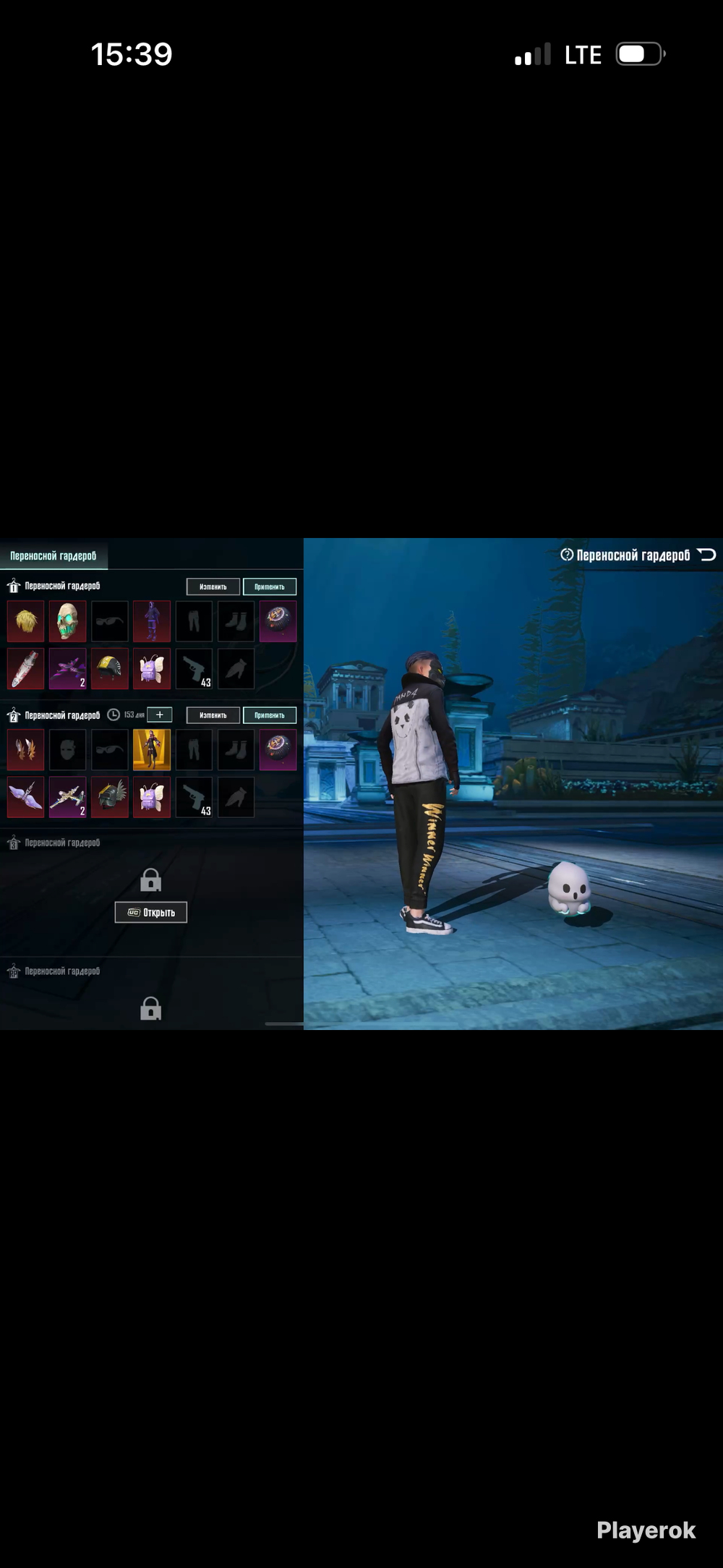This screenshot has width=723, height=1568.
Task: Go back using the return arrow
Action: click(706, 555)
